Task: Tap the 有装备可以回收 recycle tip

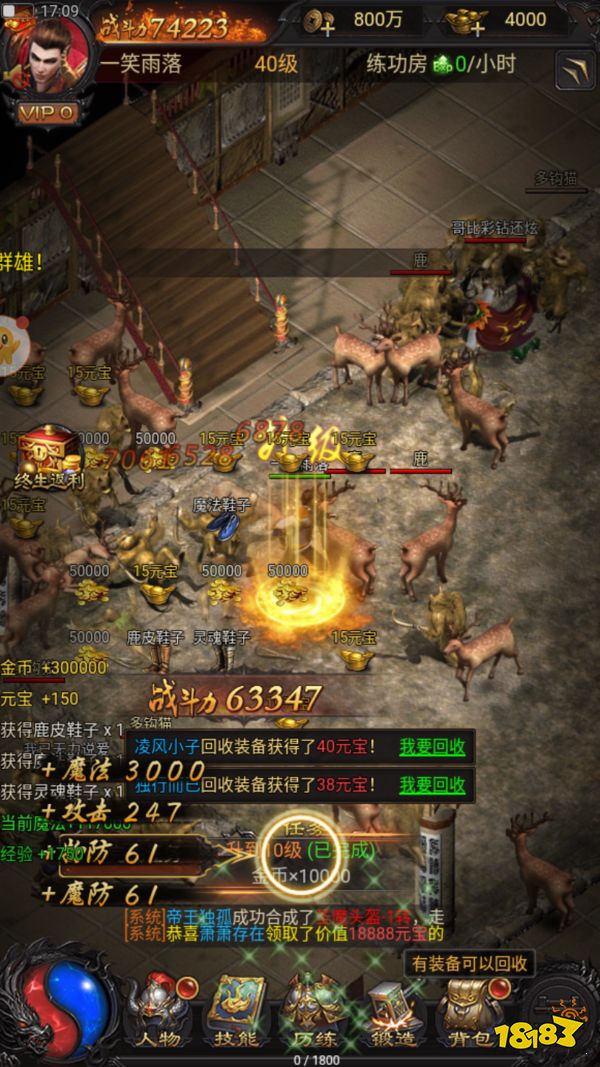Action: click(468, 964)
